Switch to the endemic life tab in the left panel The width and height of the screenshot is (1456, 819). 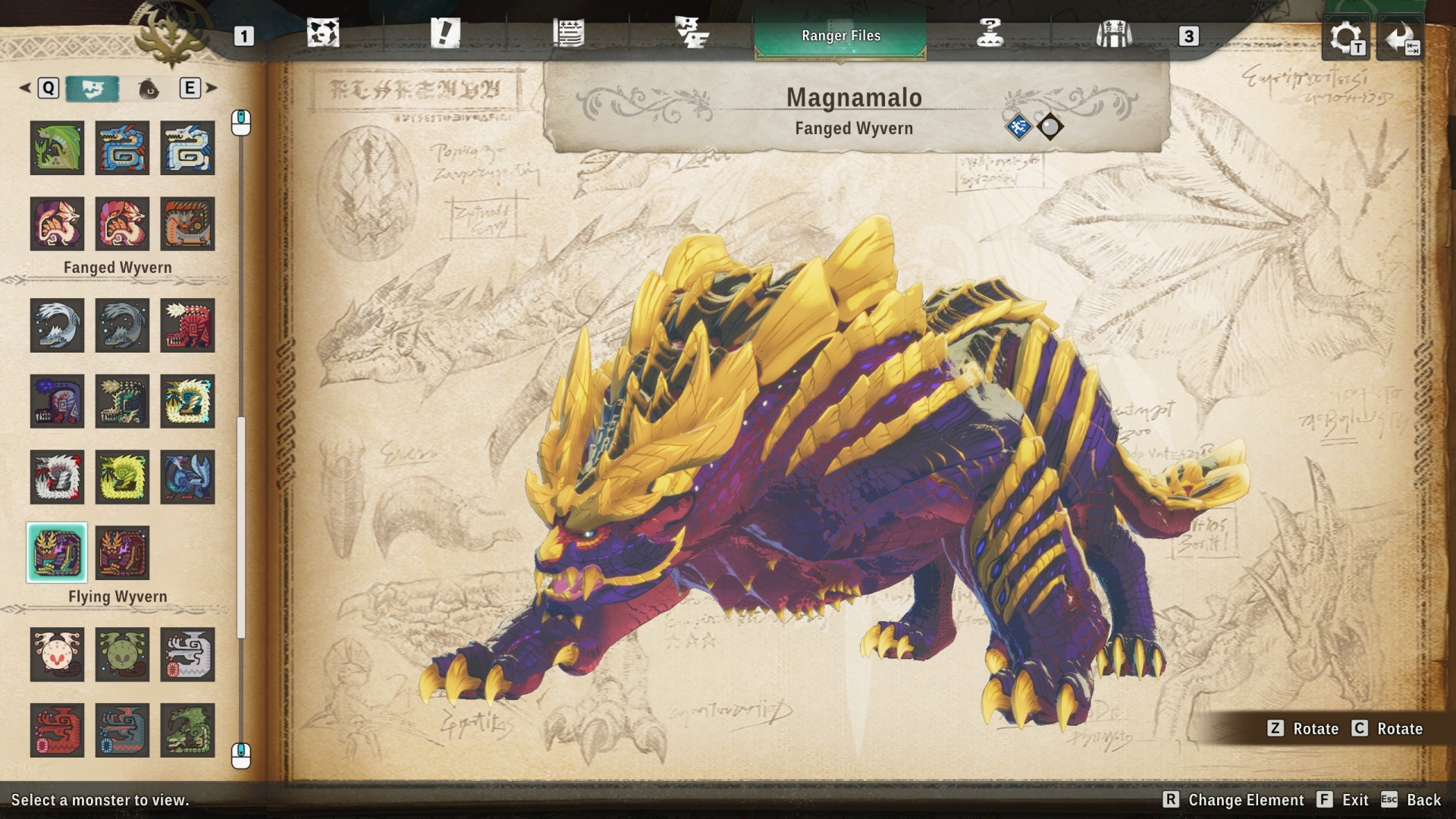pyautogui.click(x=149, y=87)
